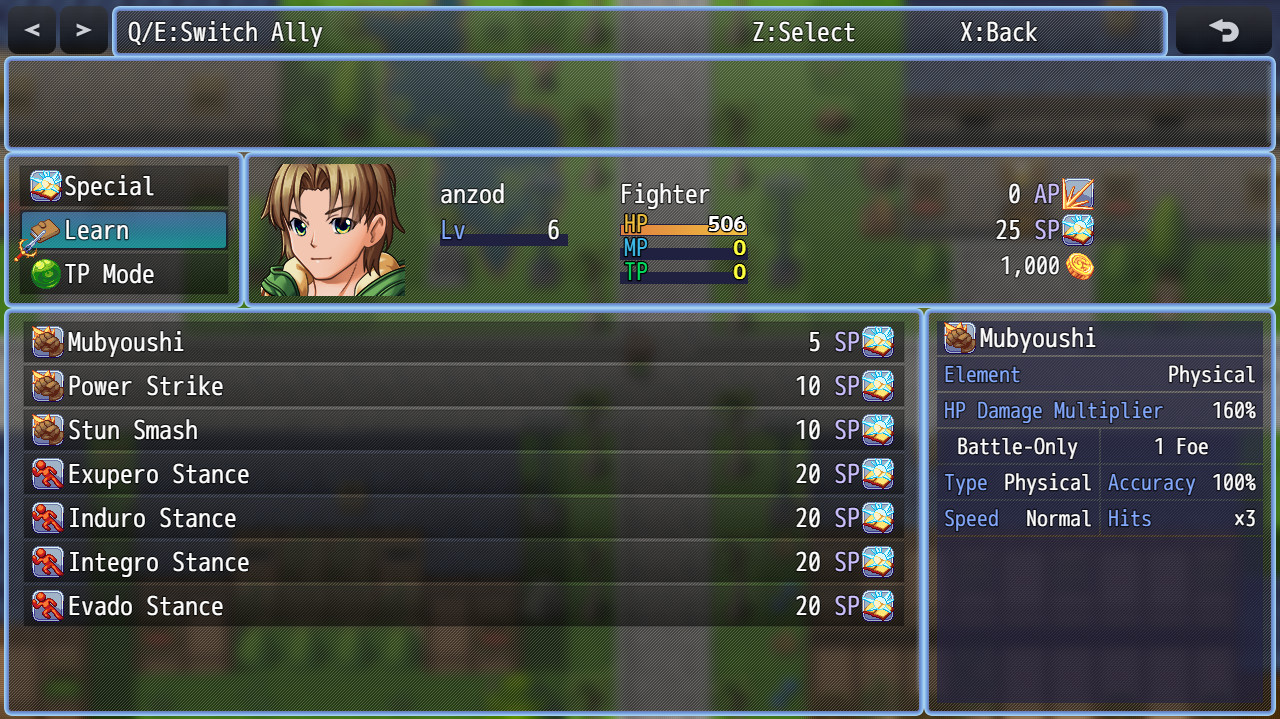Click anzod's character portrait
The image size is (1280, 719).
[333, 230]
